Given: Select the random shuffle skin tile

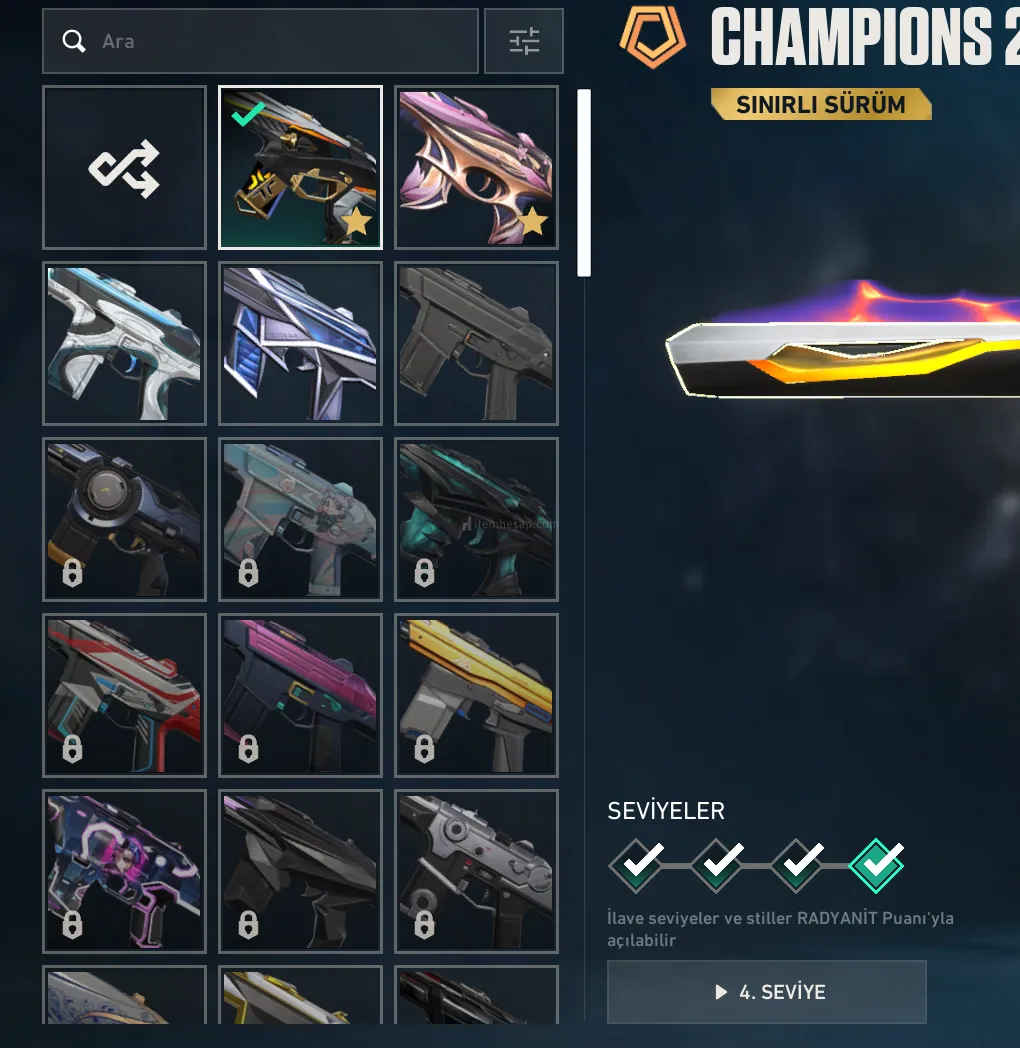Looking at the screenshot, I should pyautogui.click(x=124, y=168).
